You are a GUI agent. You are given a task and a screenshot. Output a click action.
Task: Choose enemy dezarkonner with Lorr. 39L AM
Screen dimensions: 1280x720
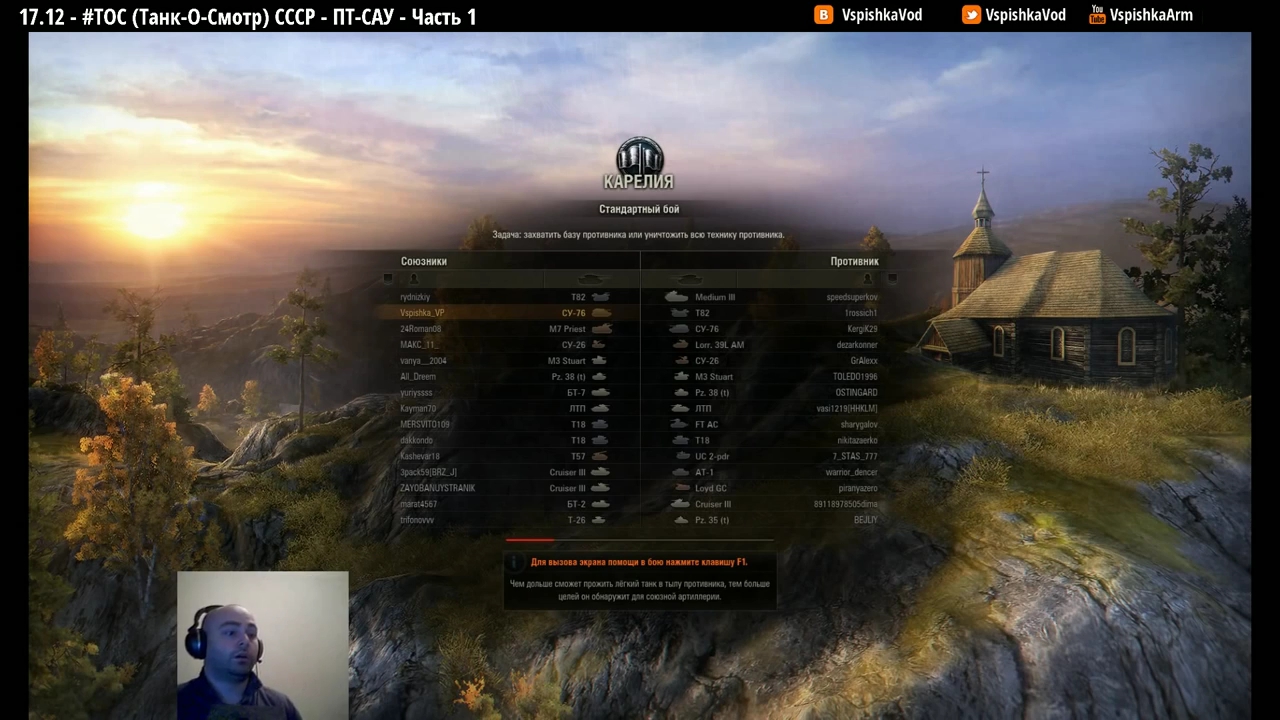pyautogui.click(x=772, y=345)
